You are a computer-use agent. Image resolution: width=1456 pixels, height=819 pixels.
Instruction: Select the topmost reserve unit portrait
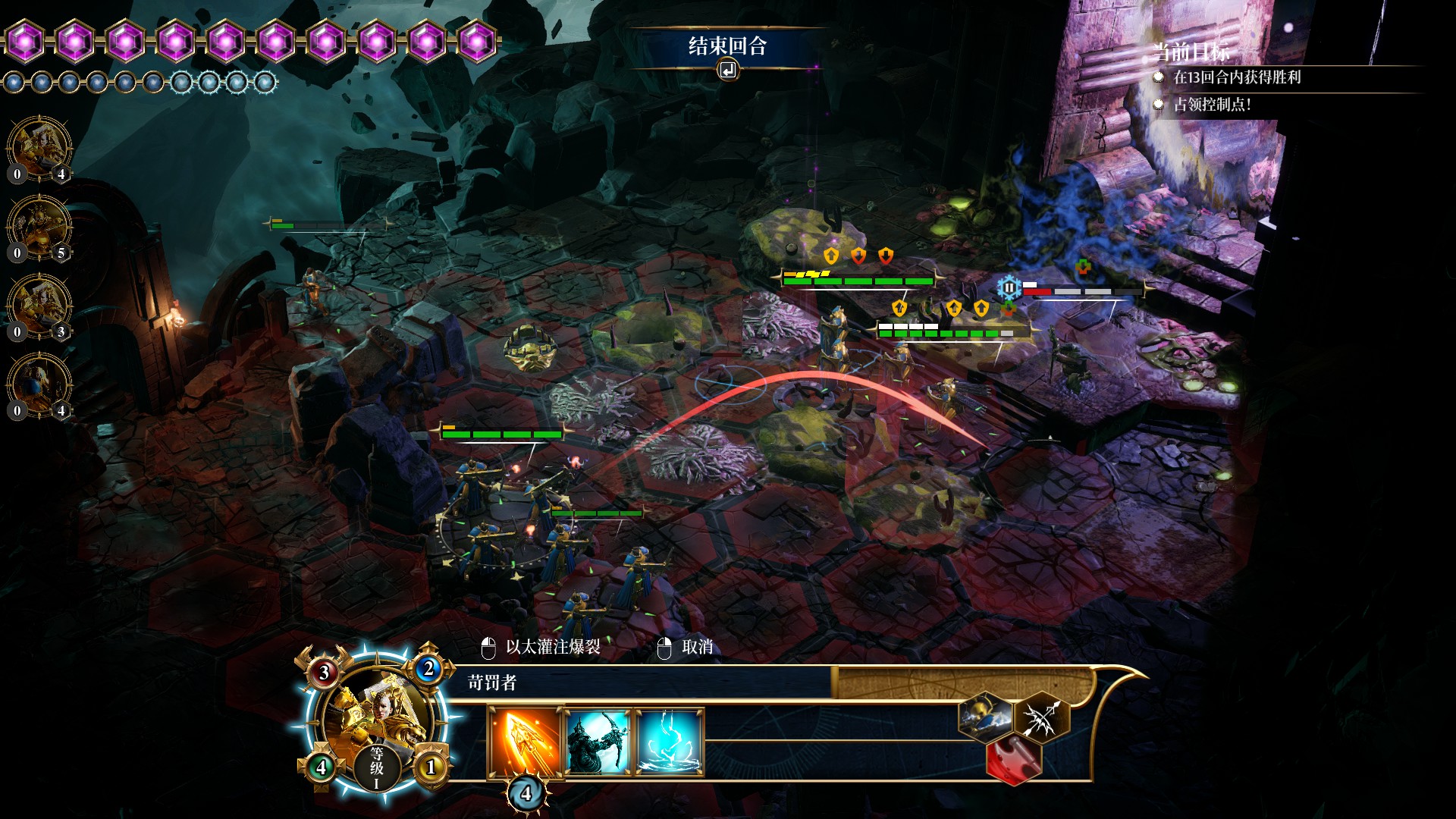click(39, 149)
